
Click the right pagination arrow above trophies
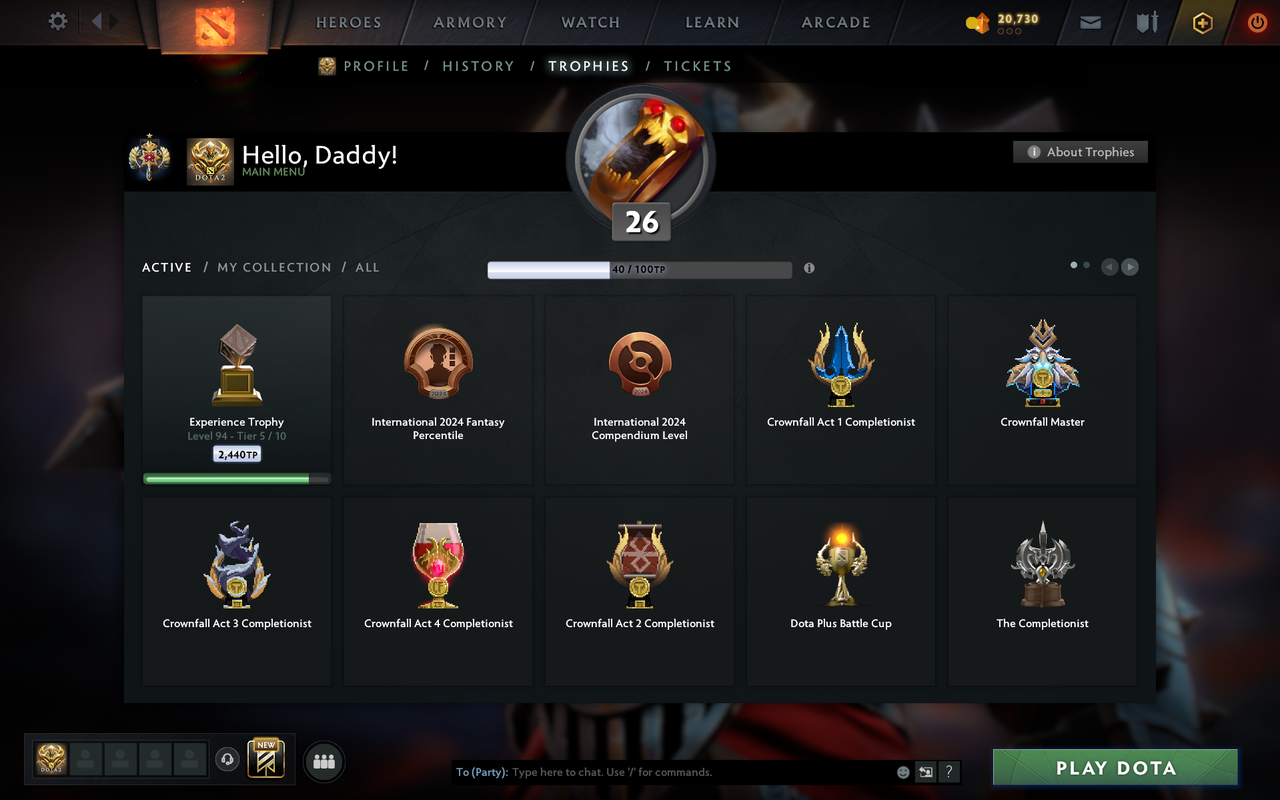point(1129,267)
